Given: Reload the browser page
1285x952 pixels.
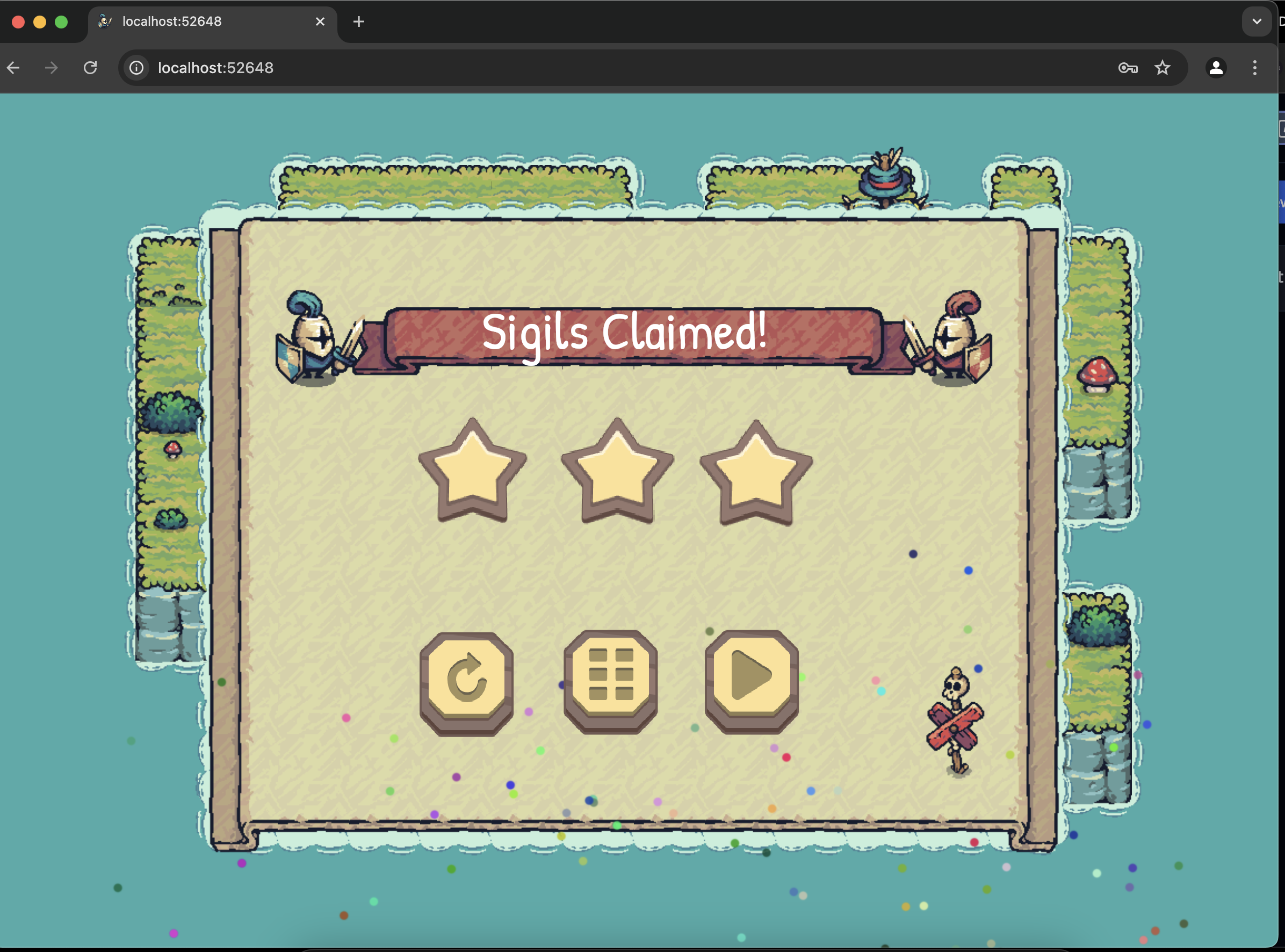Looking at the screenshot, I should [90, 68].
